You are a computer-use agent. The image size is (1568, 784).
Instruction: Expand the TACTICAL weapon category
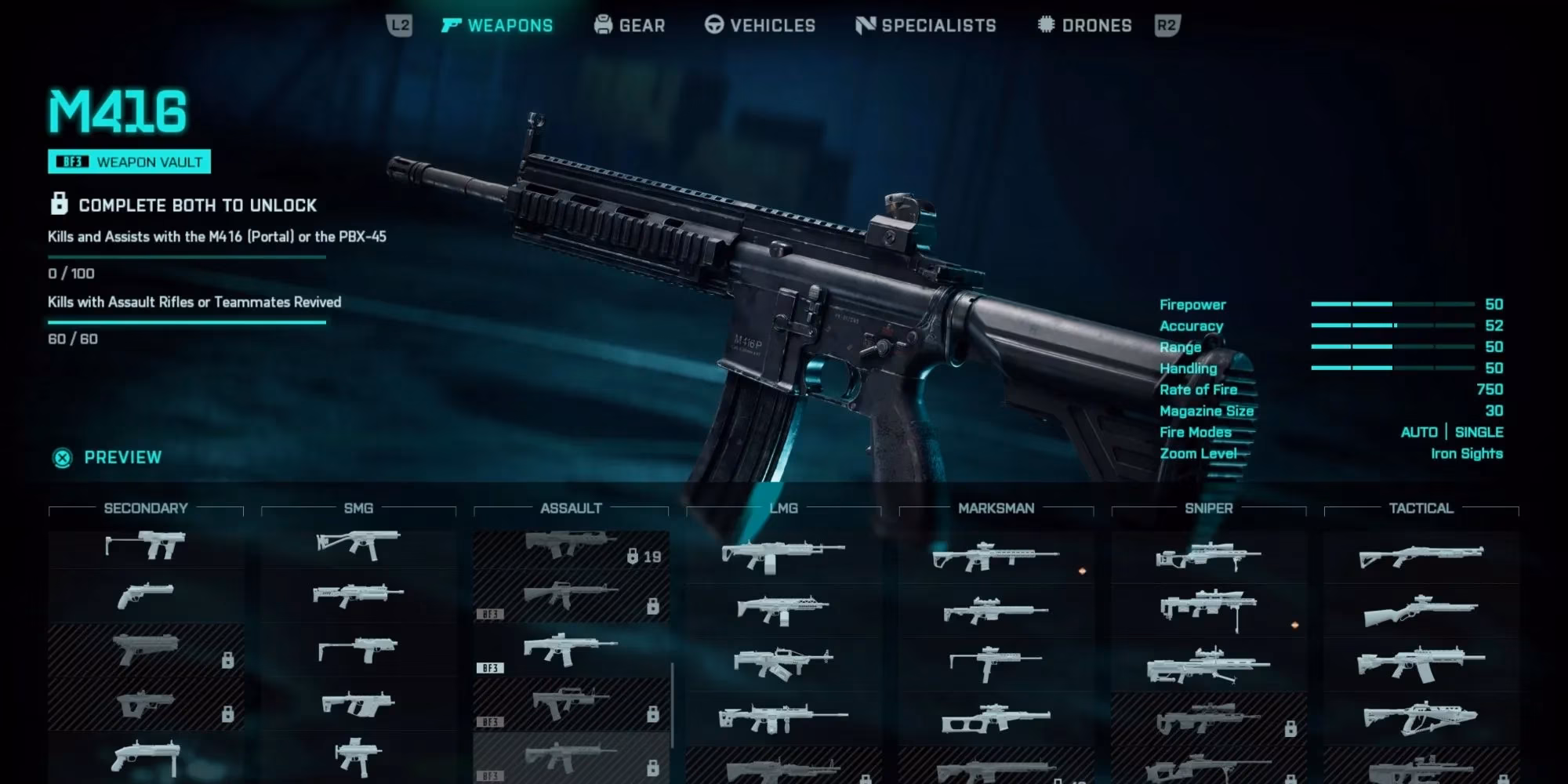tap(1421, 508)
